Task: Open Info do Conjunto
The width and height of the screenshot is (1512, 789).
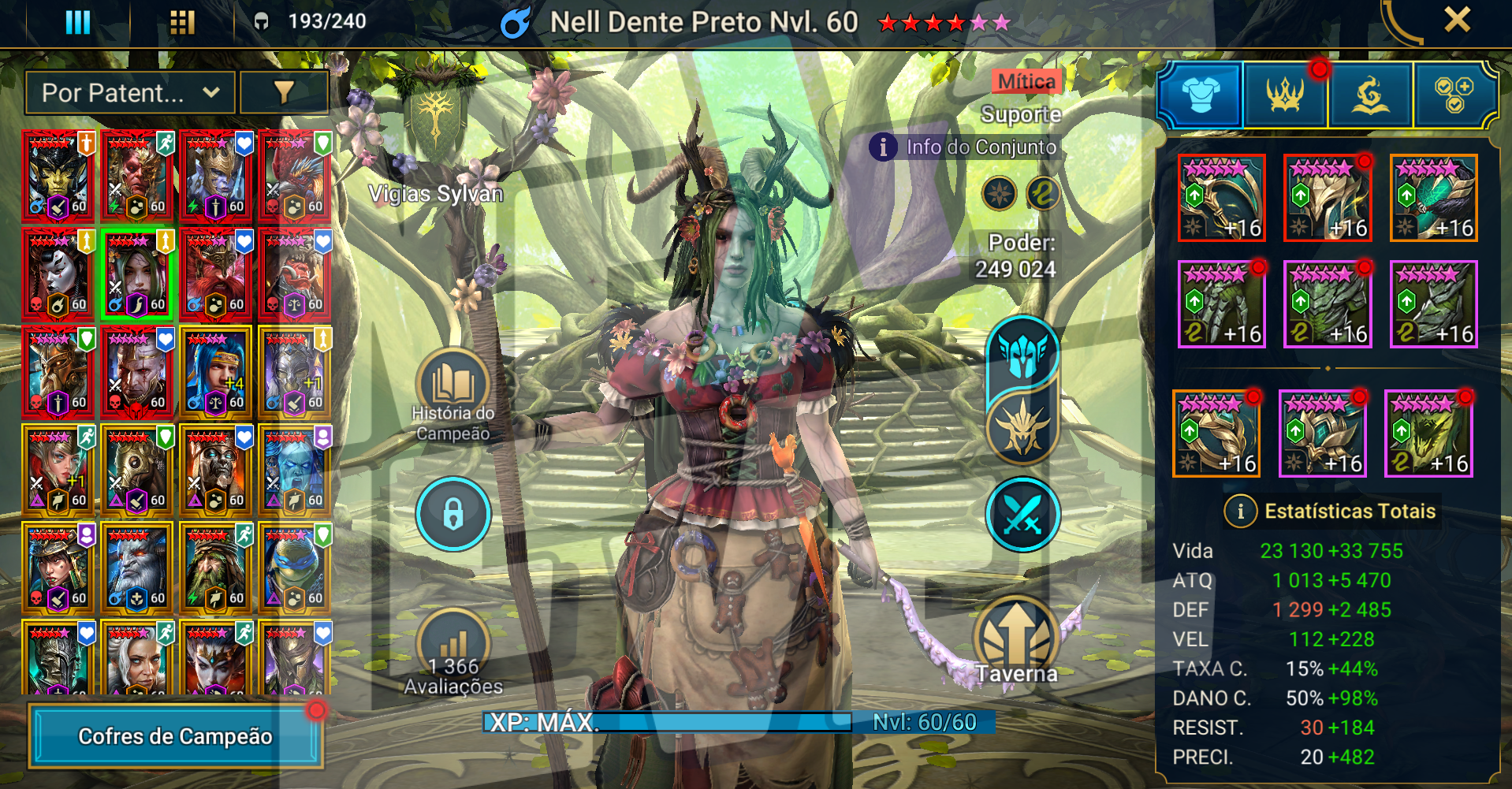Action: point(965,147)
